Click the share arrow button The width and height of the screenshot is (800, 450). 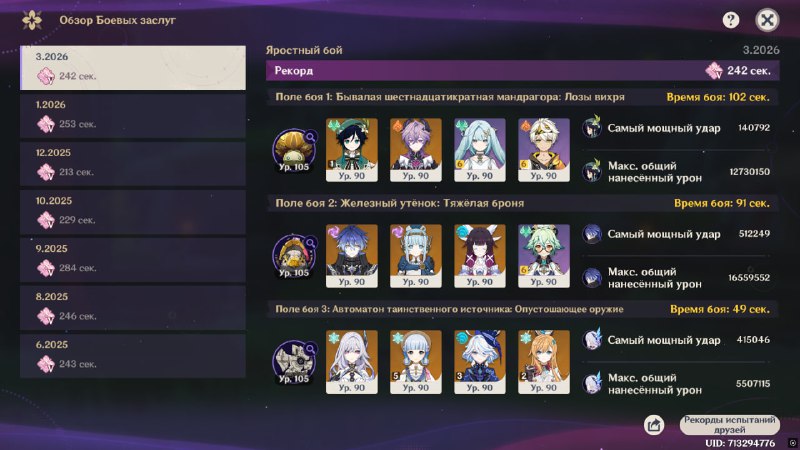coord(654,425)
